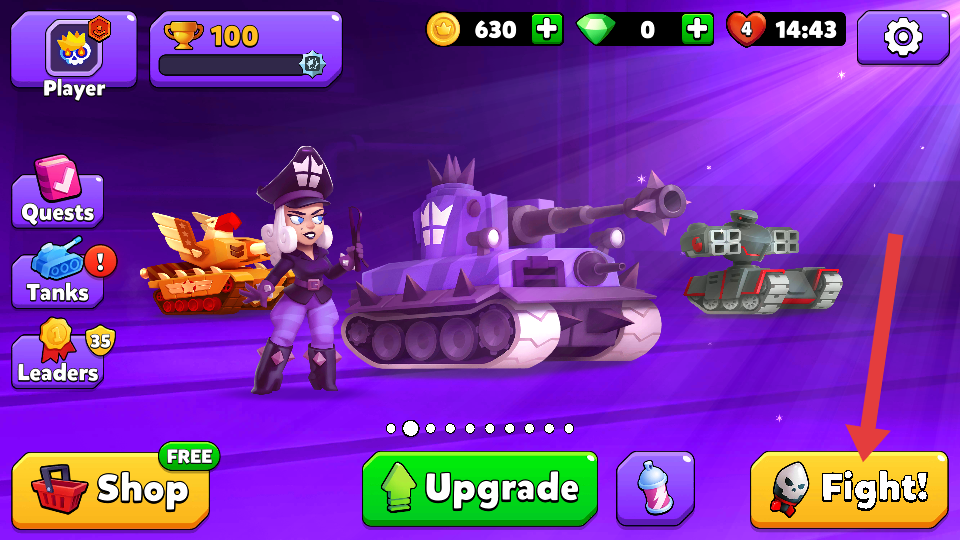Open the Tanks menu

(58, 279)
